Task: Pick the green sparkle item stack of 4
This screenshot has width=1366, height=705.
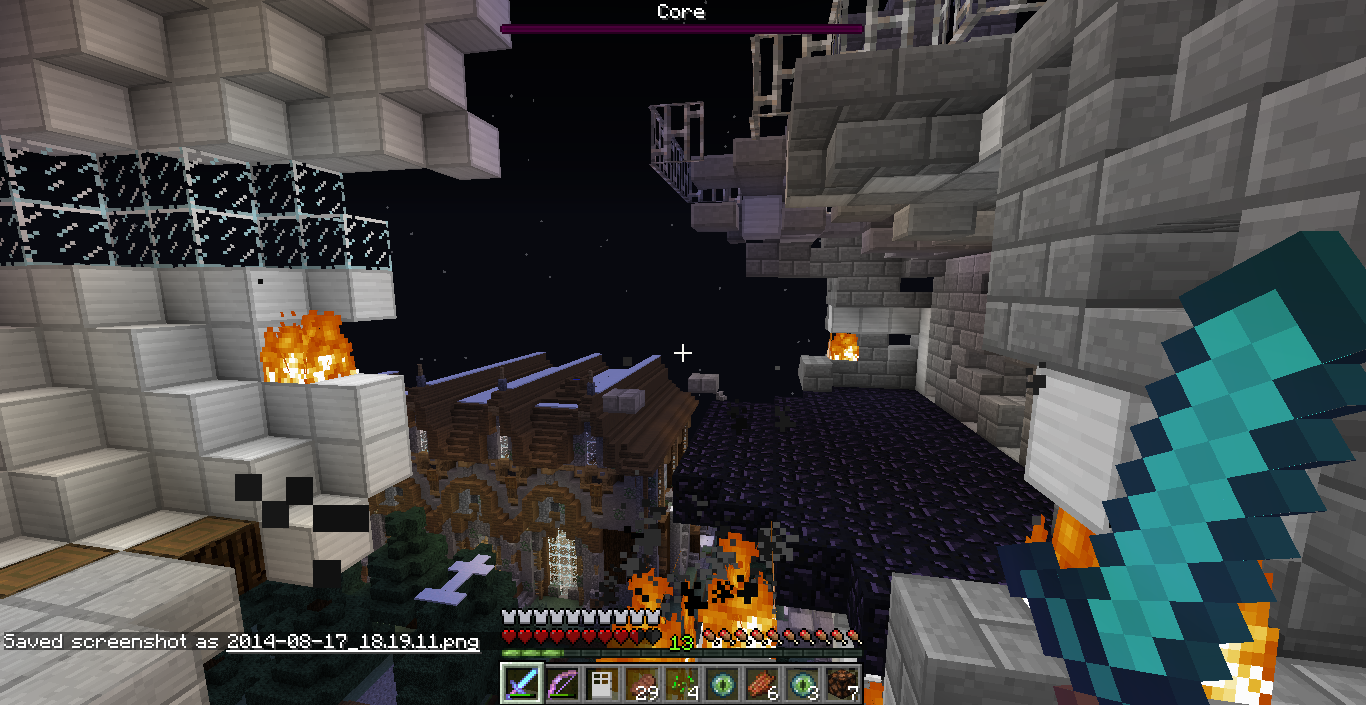Action: point(682,684)
